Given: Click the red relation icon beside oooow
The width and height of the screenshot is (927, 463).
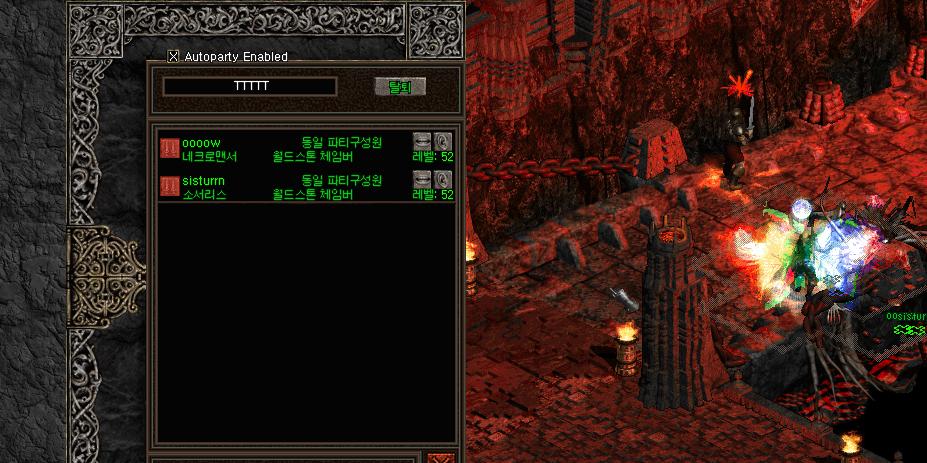Looking at the screenshot, I should (169, 149).
